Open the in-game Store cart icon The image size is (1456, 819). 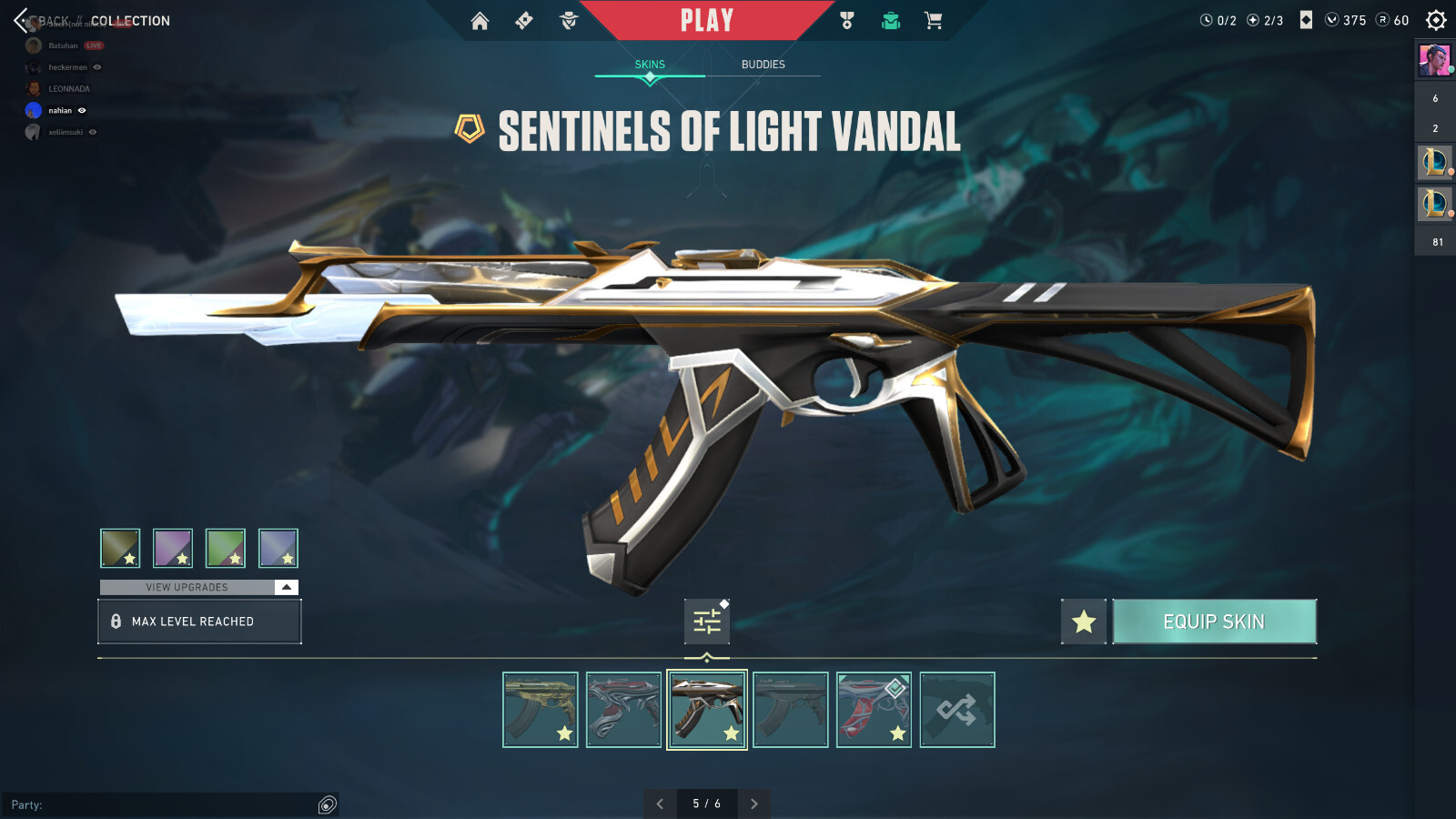pyautogui.click(x=934, y=20)
